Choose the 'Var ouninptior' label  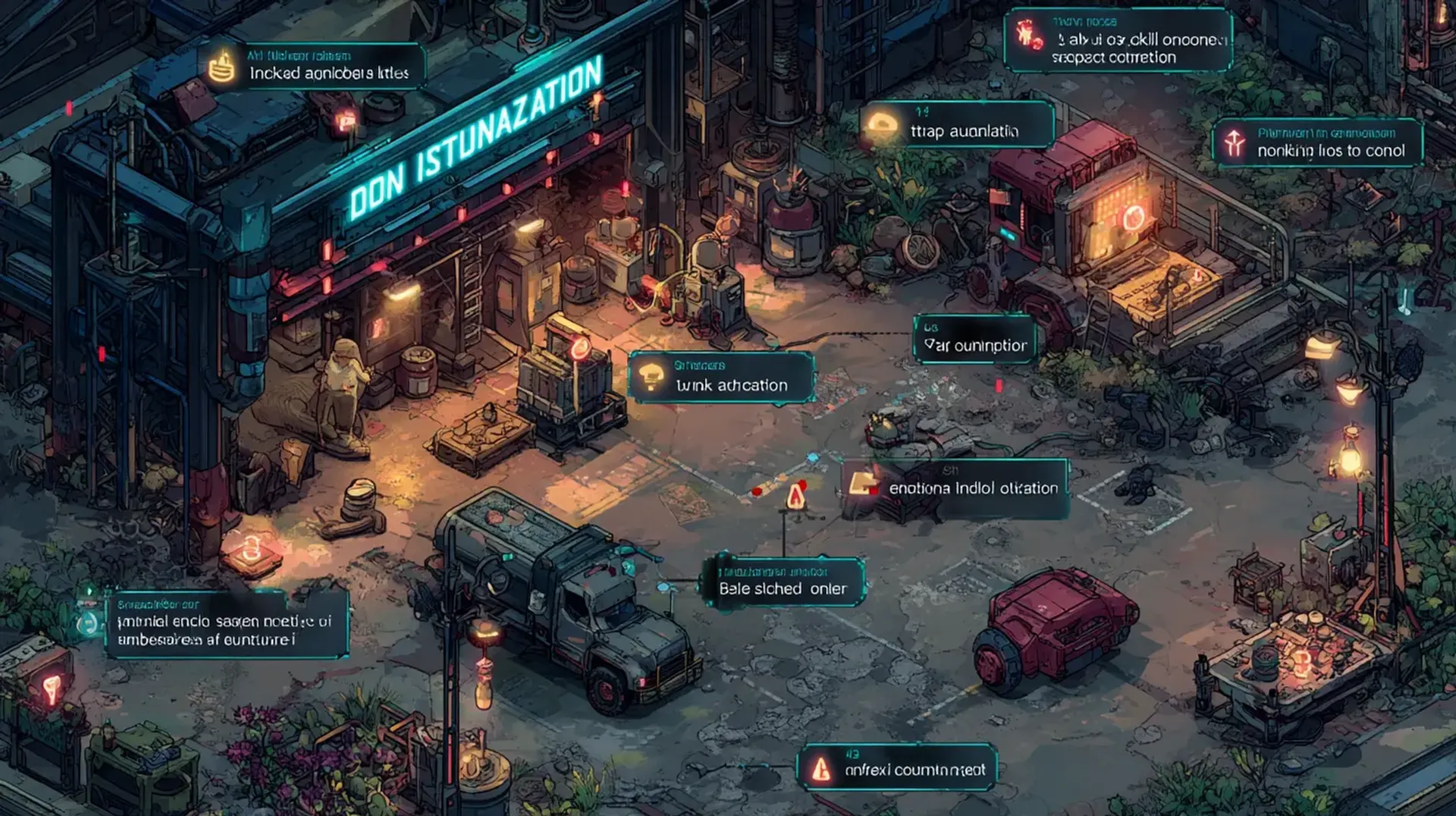coord(974,339)
